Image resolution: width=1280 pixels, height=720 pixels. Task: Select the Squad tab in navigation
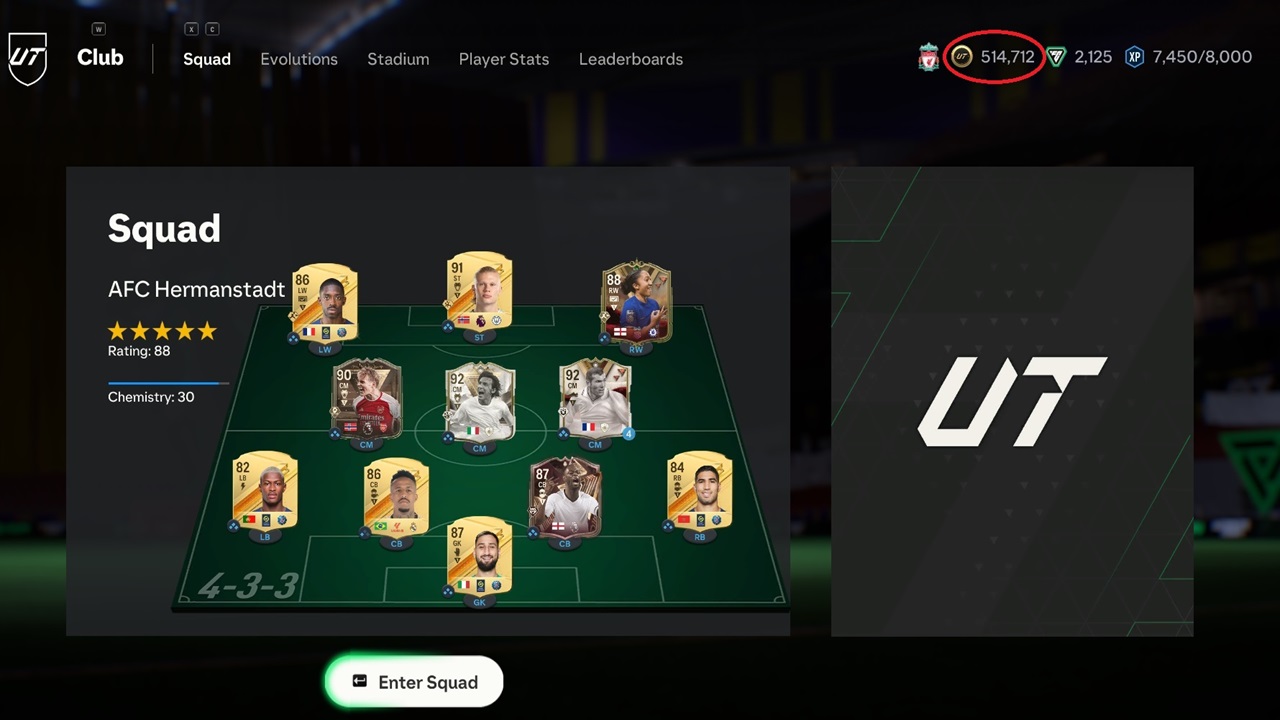point(207,59)
